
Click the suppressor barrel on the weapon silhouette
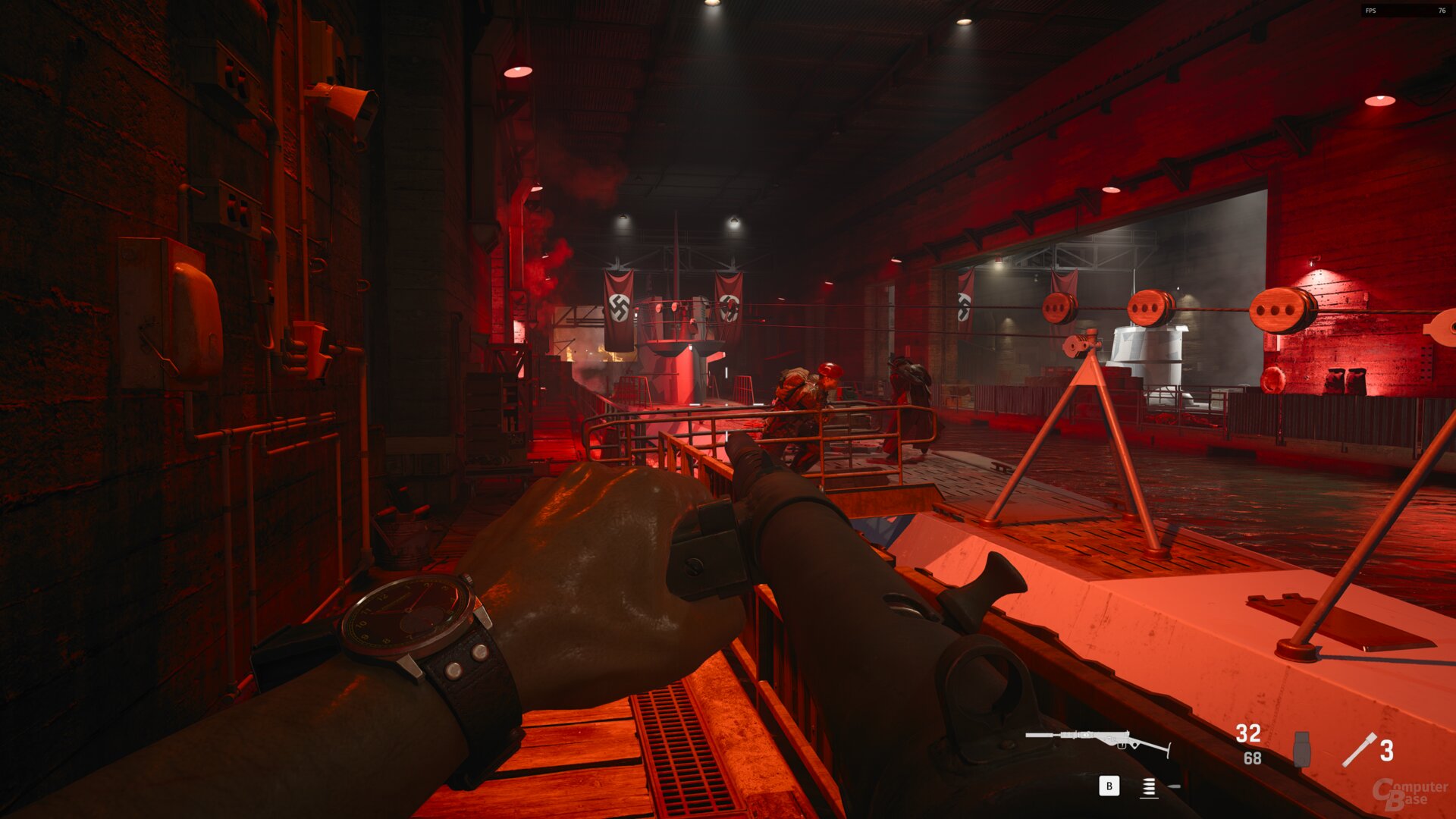[x=1039, y=736]
